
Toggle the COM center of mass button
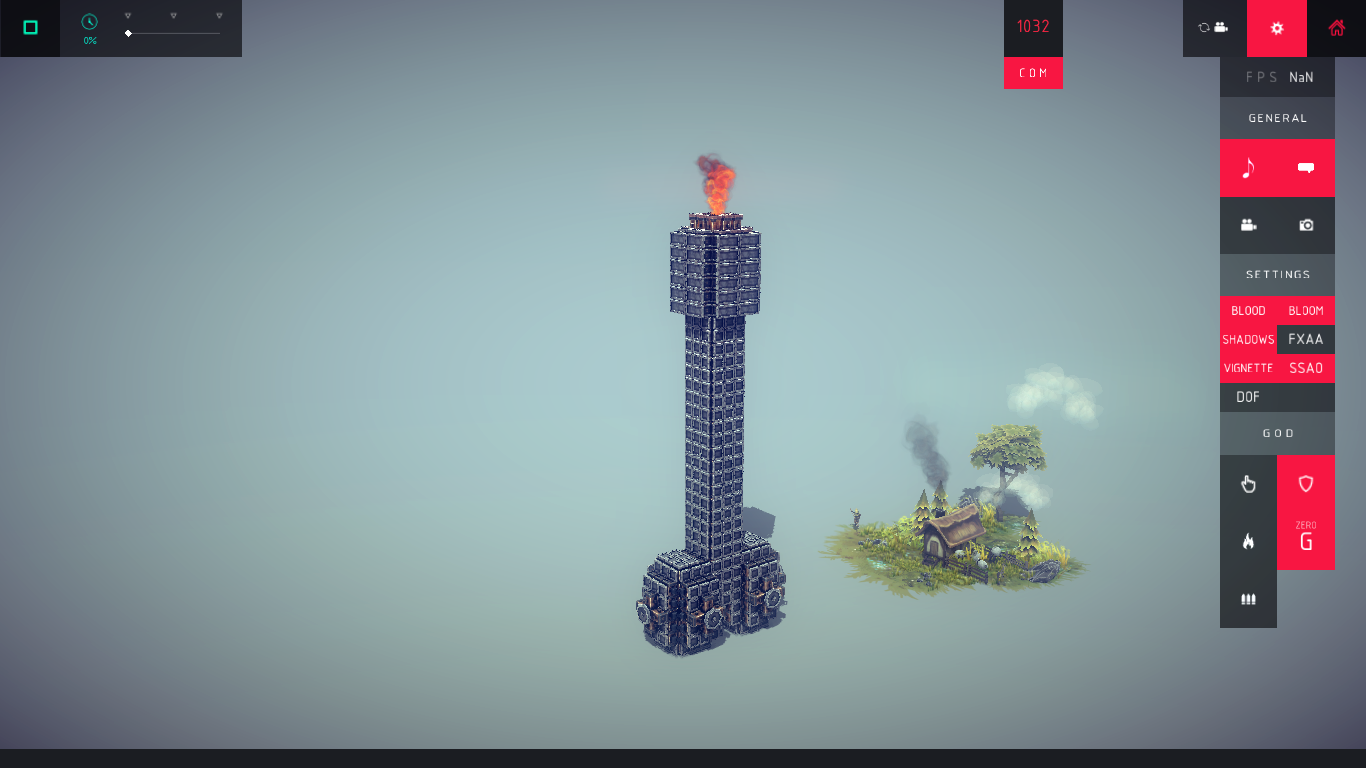1033,73
